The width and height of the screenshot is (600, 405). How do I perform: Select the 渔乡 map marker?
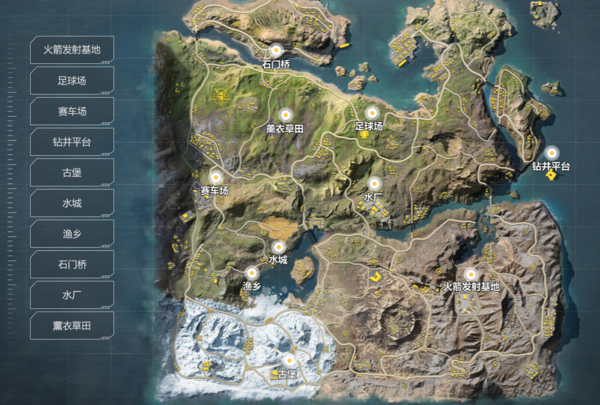pyautogui.click(x=251, y=272)
